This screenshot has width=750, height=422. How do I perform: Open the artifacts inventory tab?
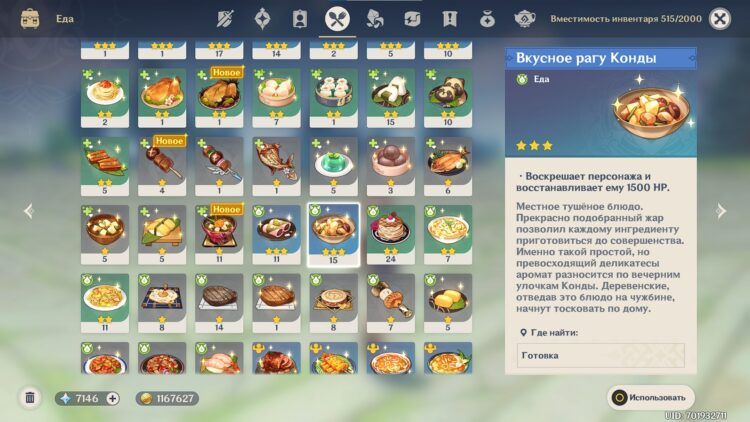pos(262,18)
